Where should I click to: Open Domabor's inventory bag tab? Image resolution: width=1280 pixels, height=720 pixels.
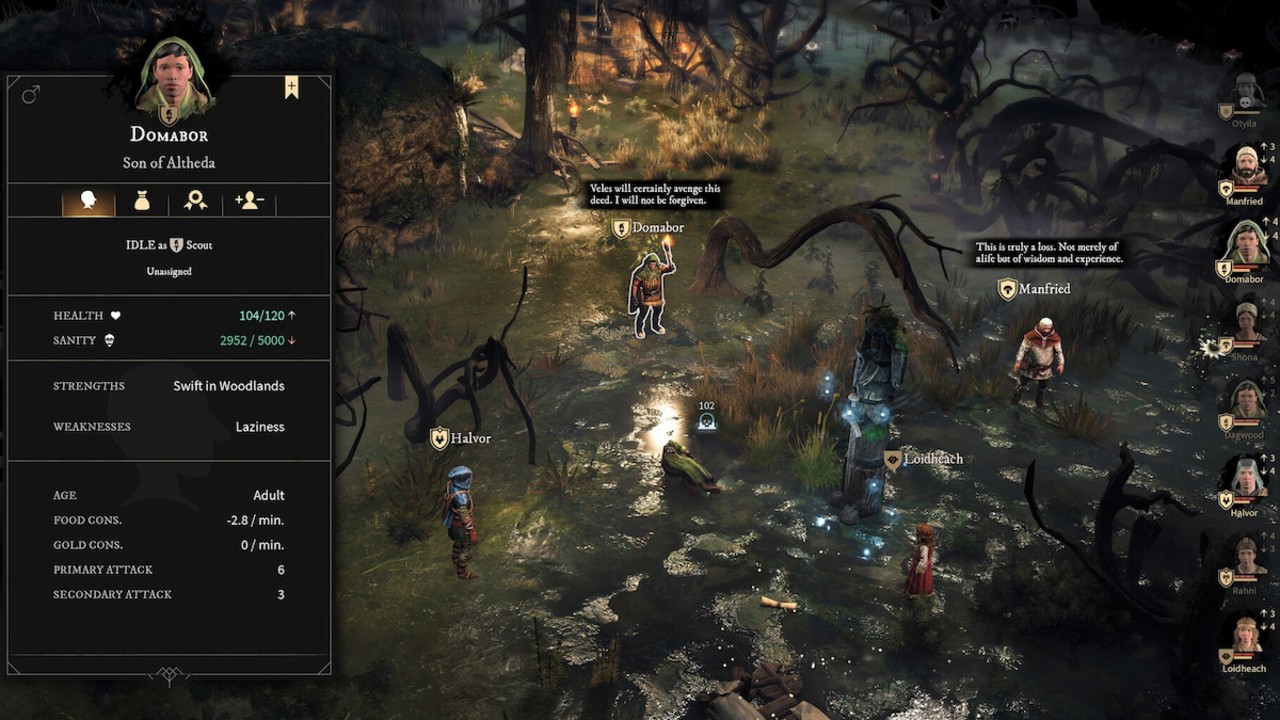tap(142, 201)
